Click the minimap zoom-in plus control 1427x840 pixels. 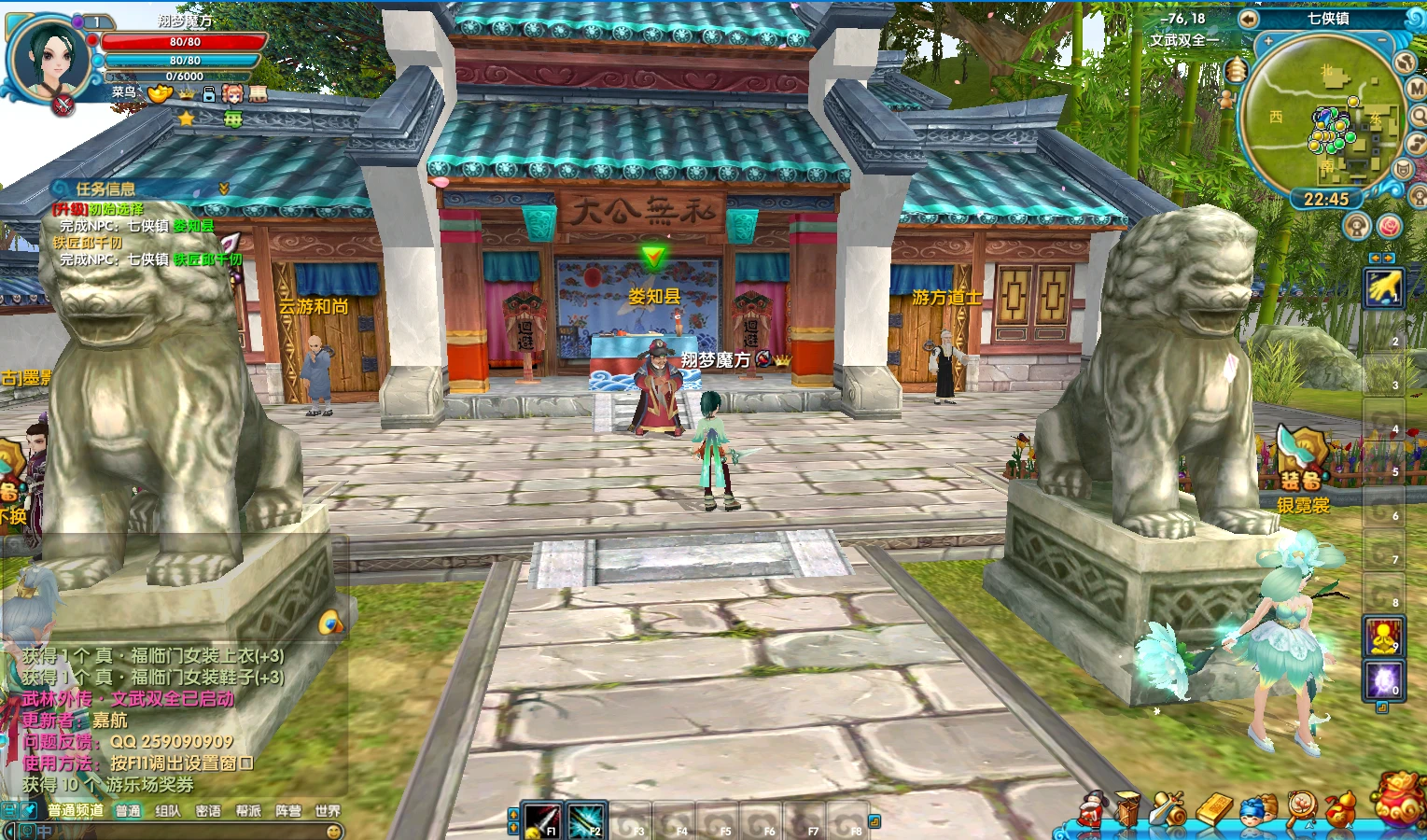click(1267, 40)
